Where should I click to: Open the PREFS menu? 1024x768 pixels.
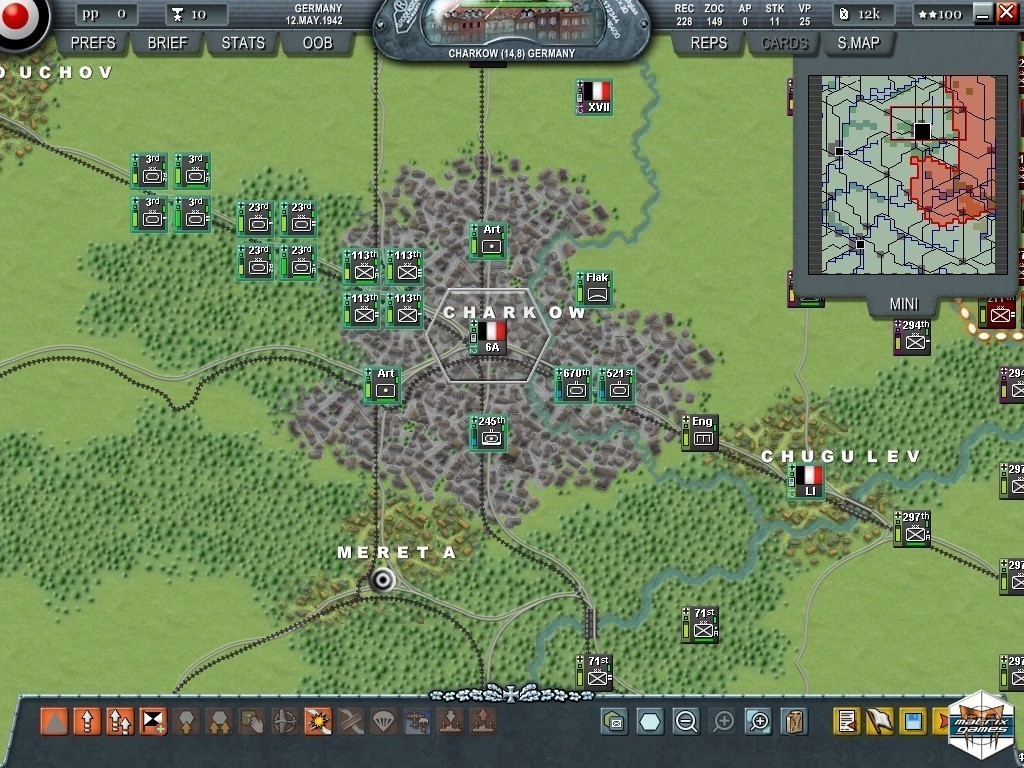[93, 43]
